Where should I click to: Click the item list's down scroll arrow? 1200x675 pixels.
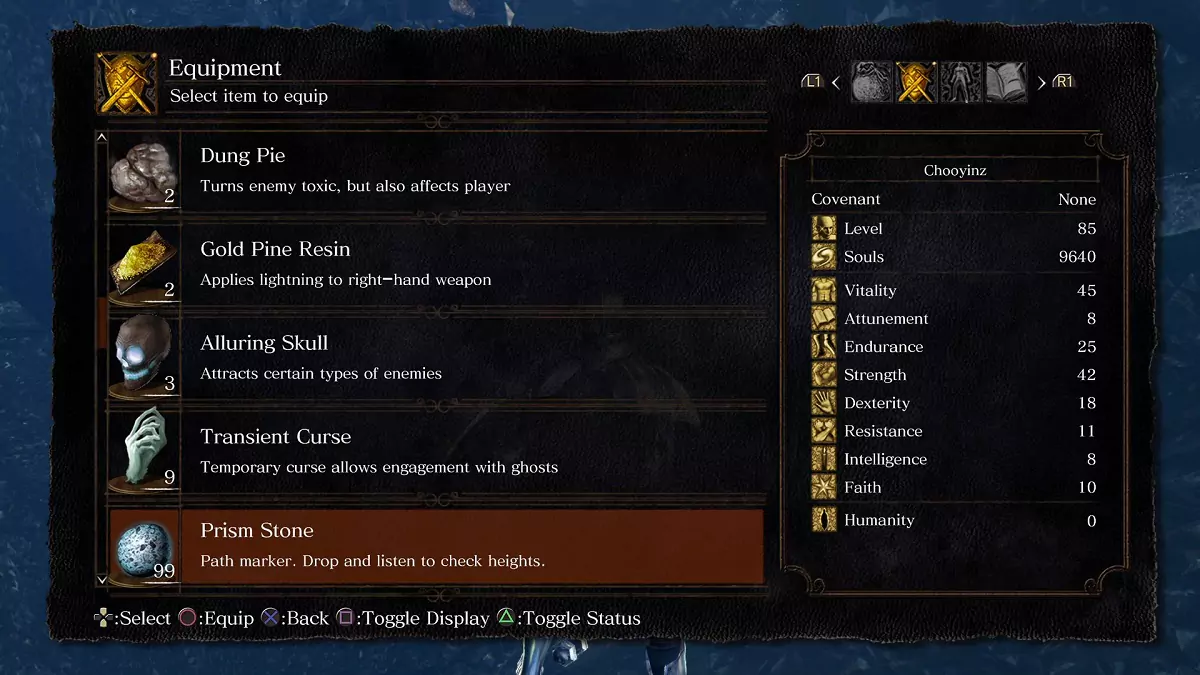[x=101, y=579]
